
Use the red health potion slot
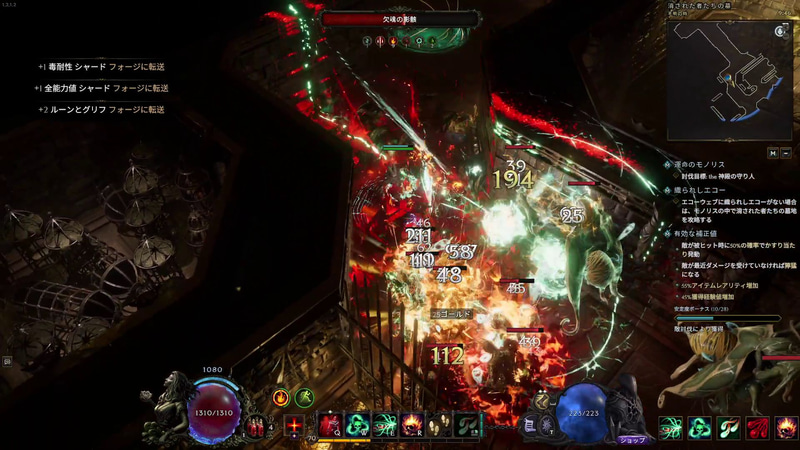pos(258,426)
